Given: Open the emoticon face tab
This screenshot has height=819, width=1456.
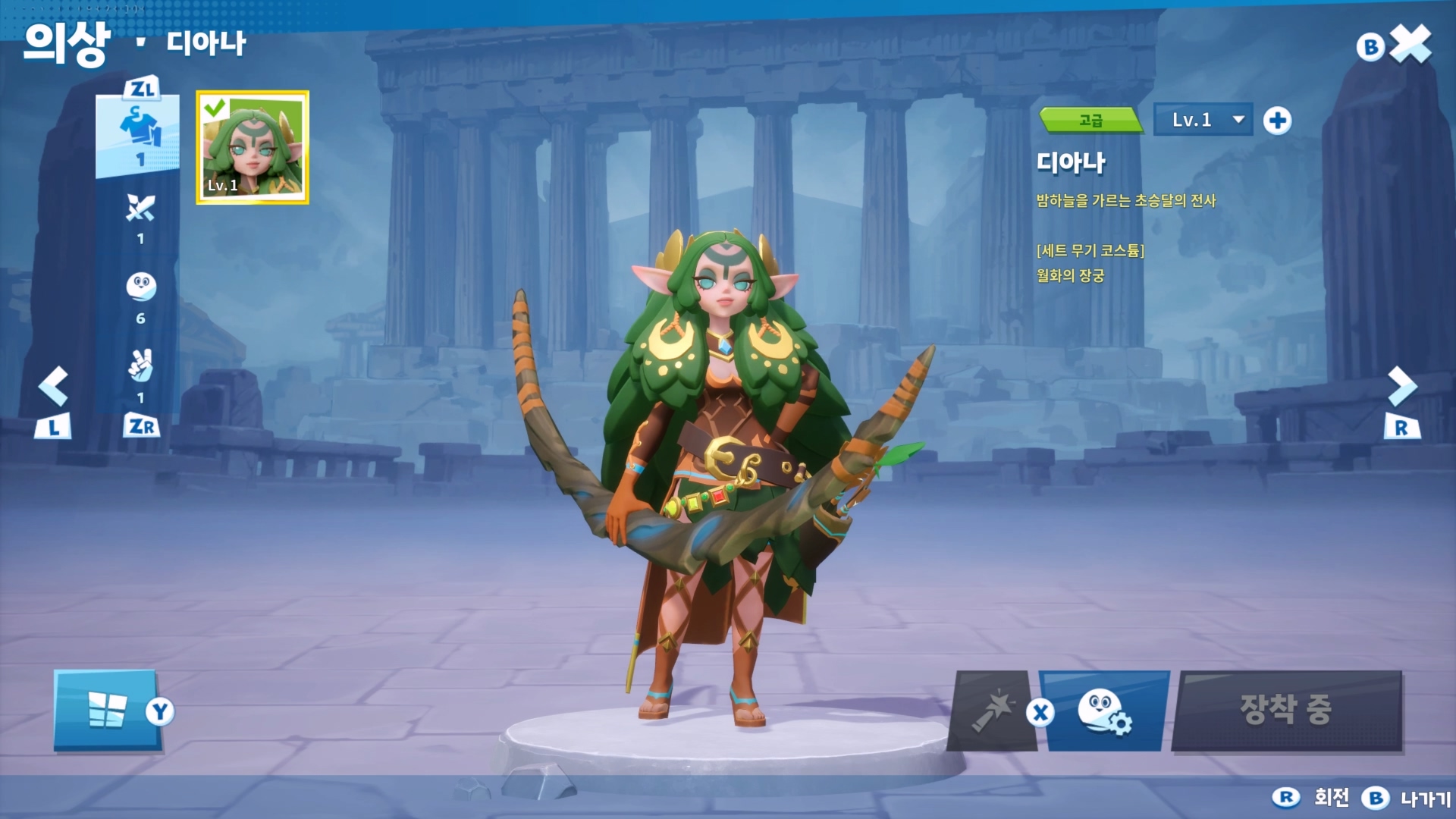Looking at the screenshot, I should tap(140, 288).
